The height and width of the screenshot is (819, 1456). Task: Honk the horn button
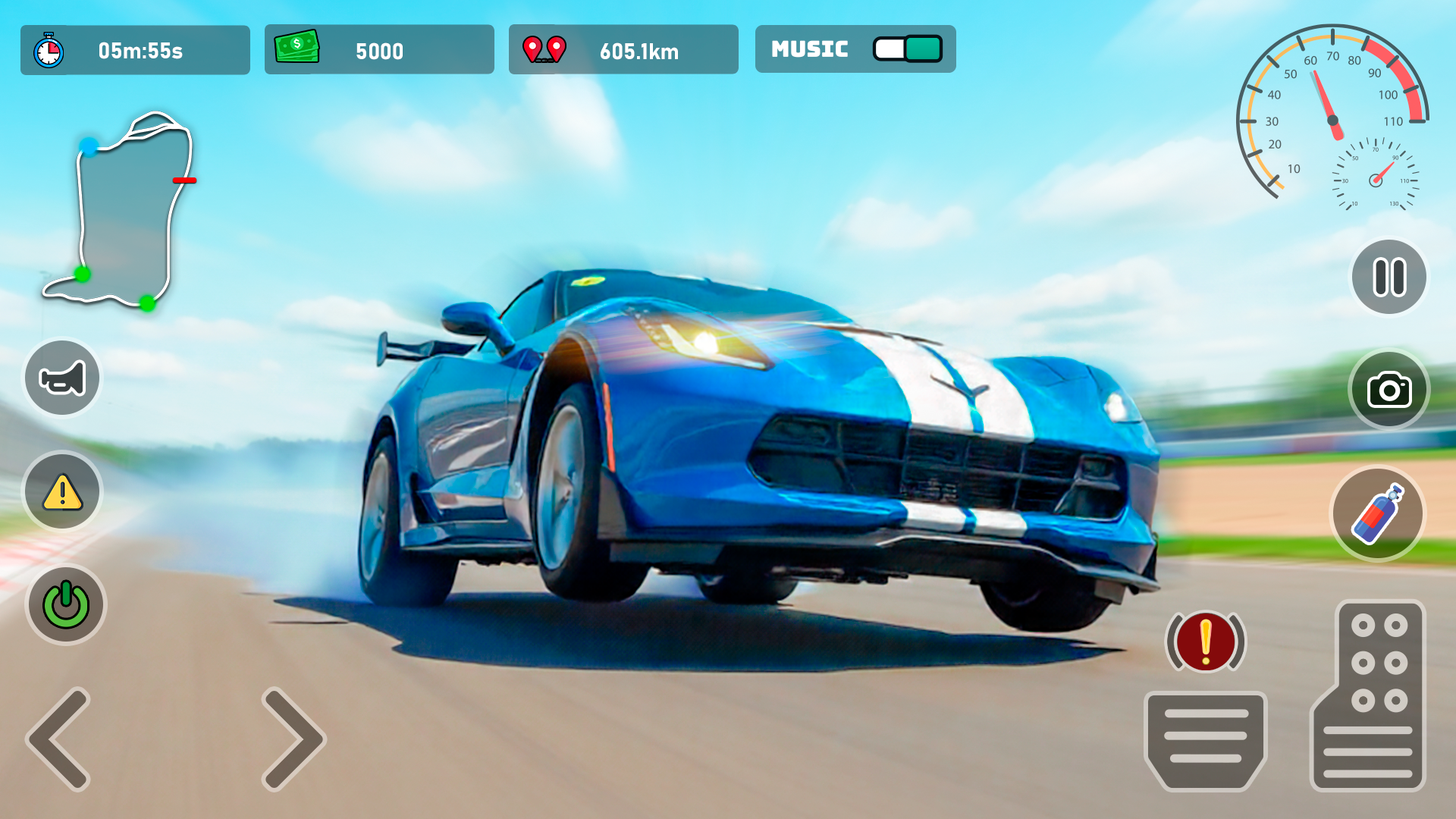point(62,378)
